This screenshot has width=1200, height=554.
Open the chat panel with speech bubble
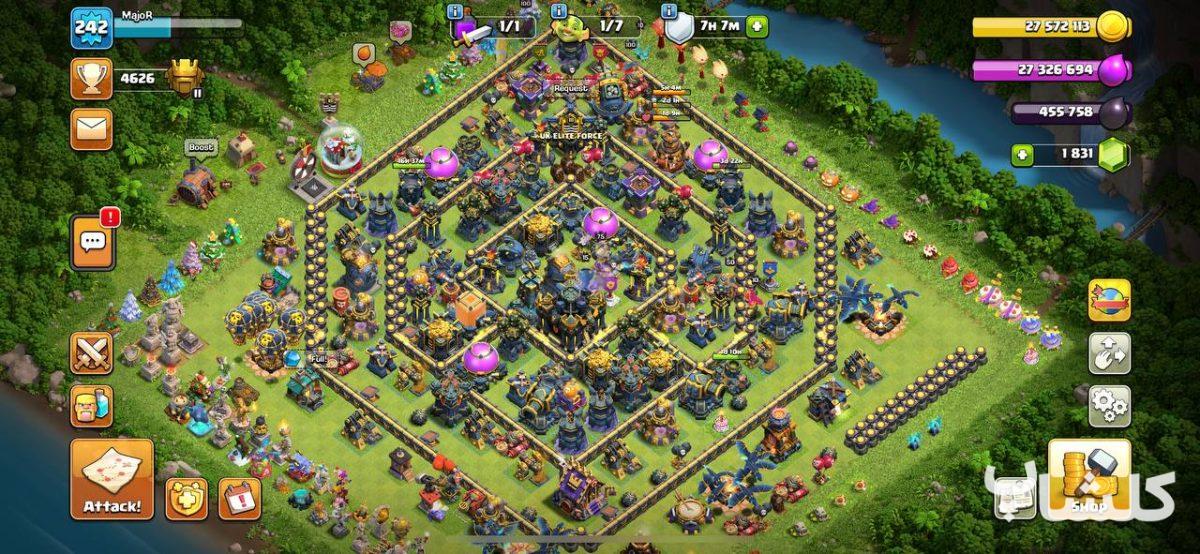(x=92, y=242)
